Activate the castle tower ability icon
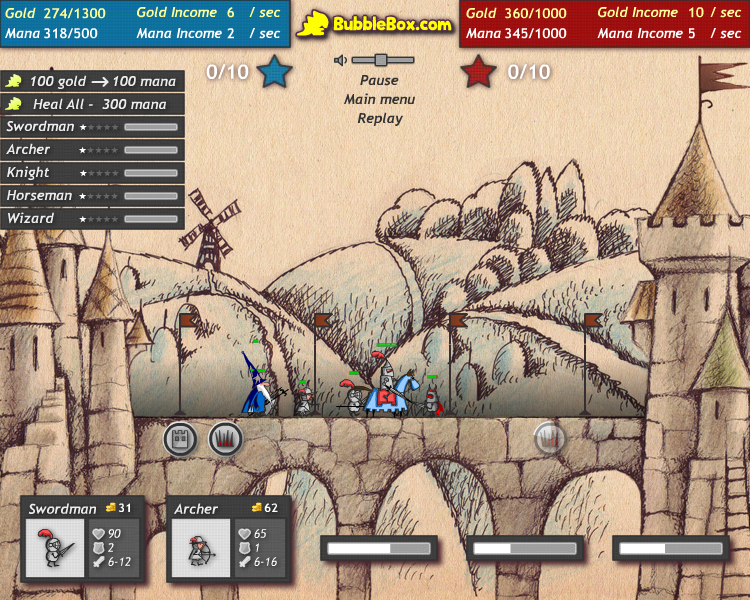The image size is (750, 600). 180,438
